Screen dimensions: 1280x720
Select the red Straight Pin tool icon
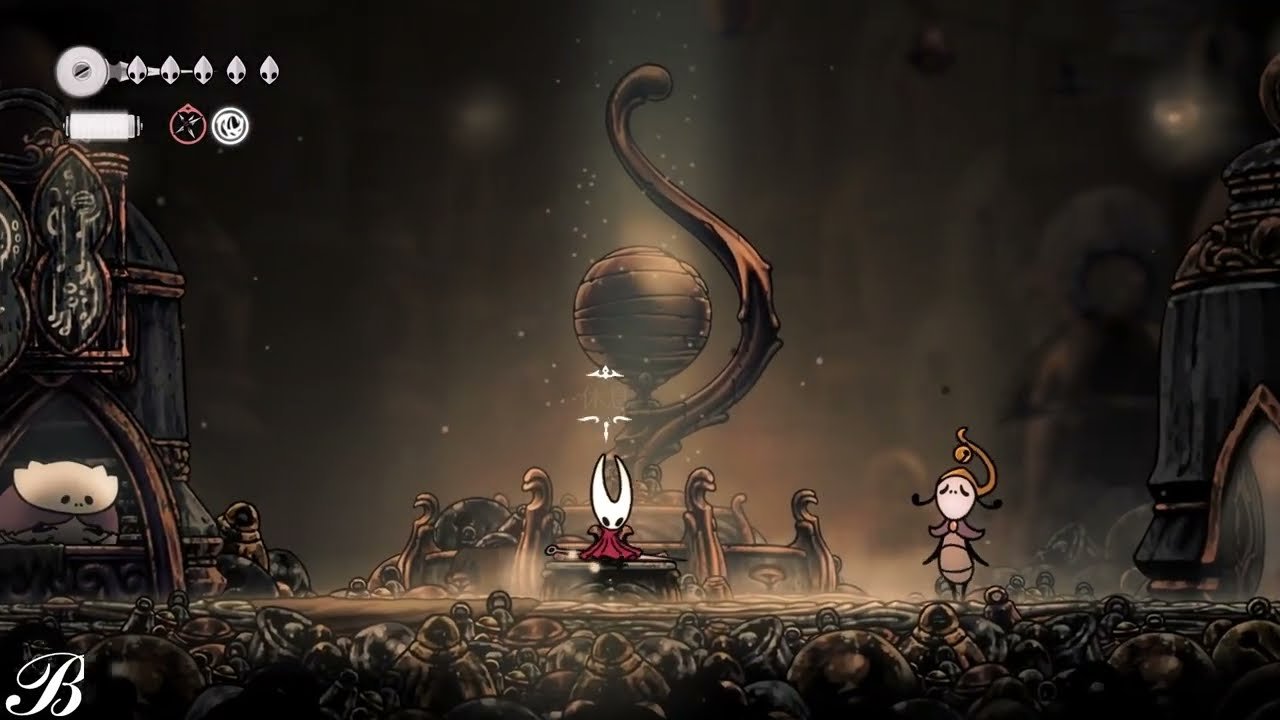186,122
